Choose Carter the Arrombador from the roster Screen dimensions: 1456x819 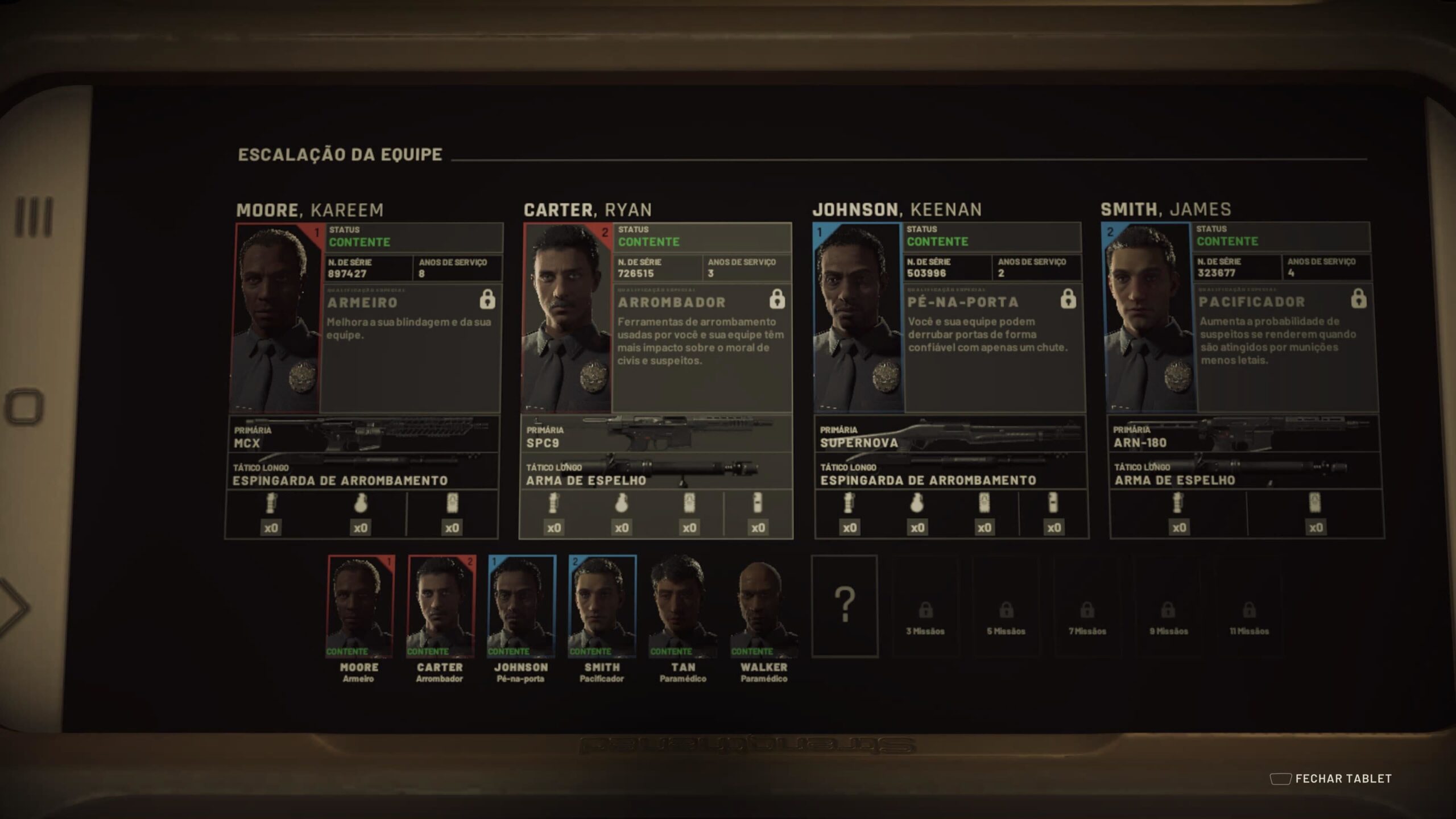441,606
